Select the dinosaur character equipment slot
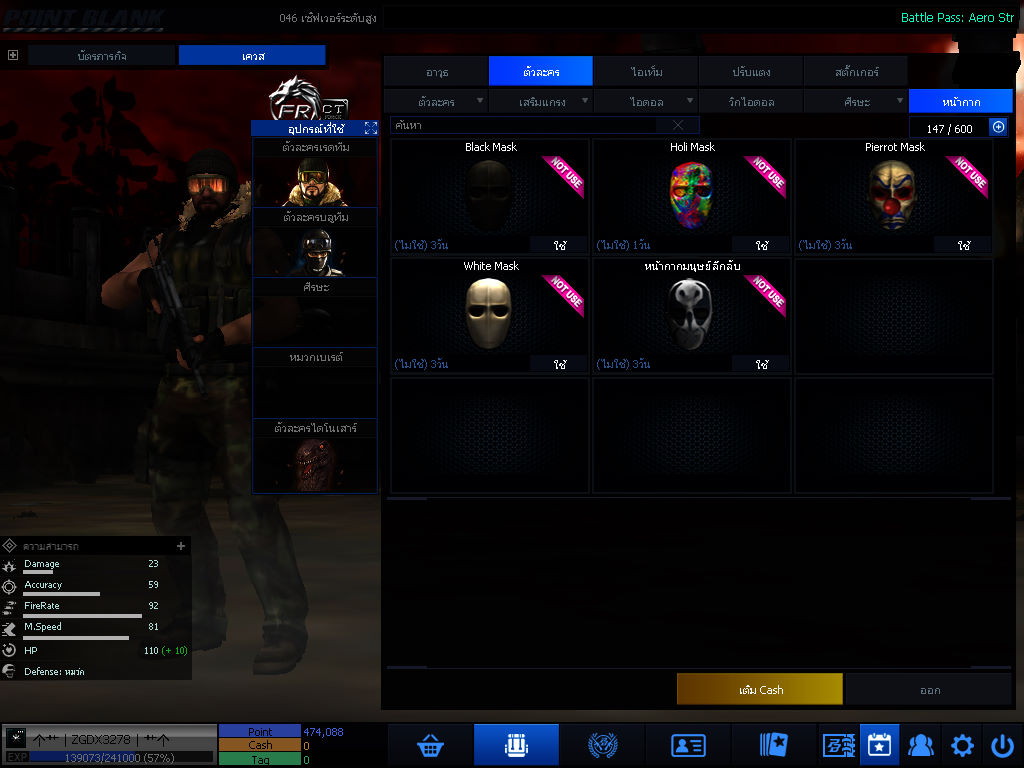The image size is (1024, 768). [314, 464]
